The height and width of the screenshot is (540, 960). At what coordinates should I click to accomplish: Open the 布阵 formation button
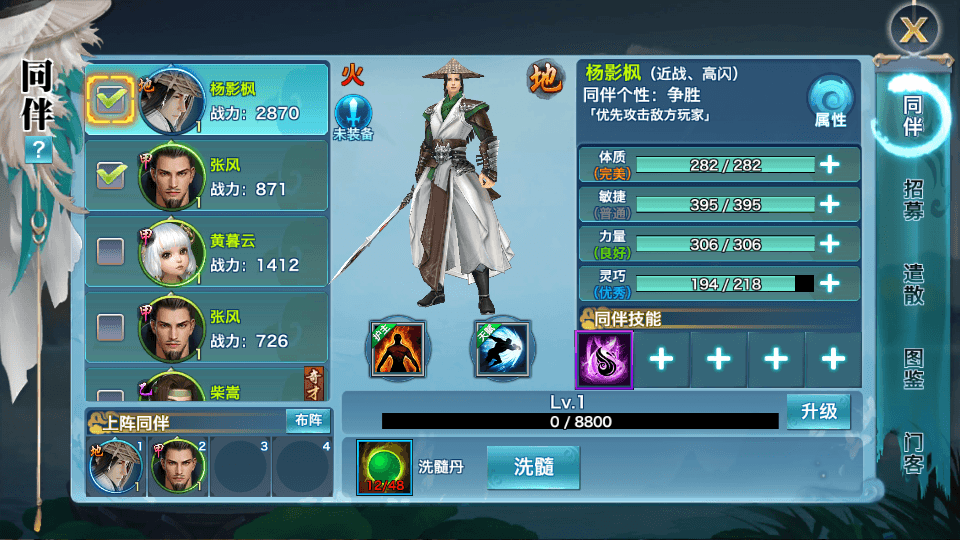[x=307, y=420]
